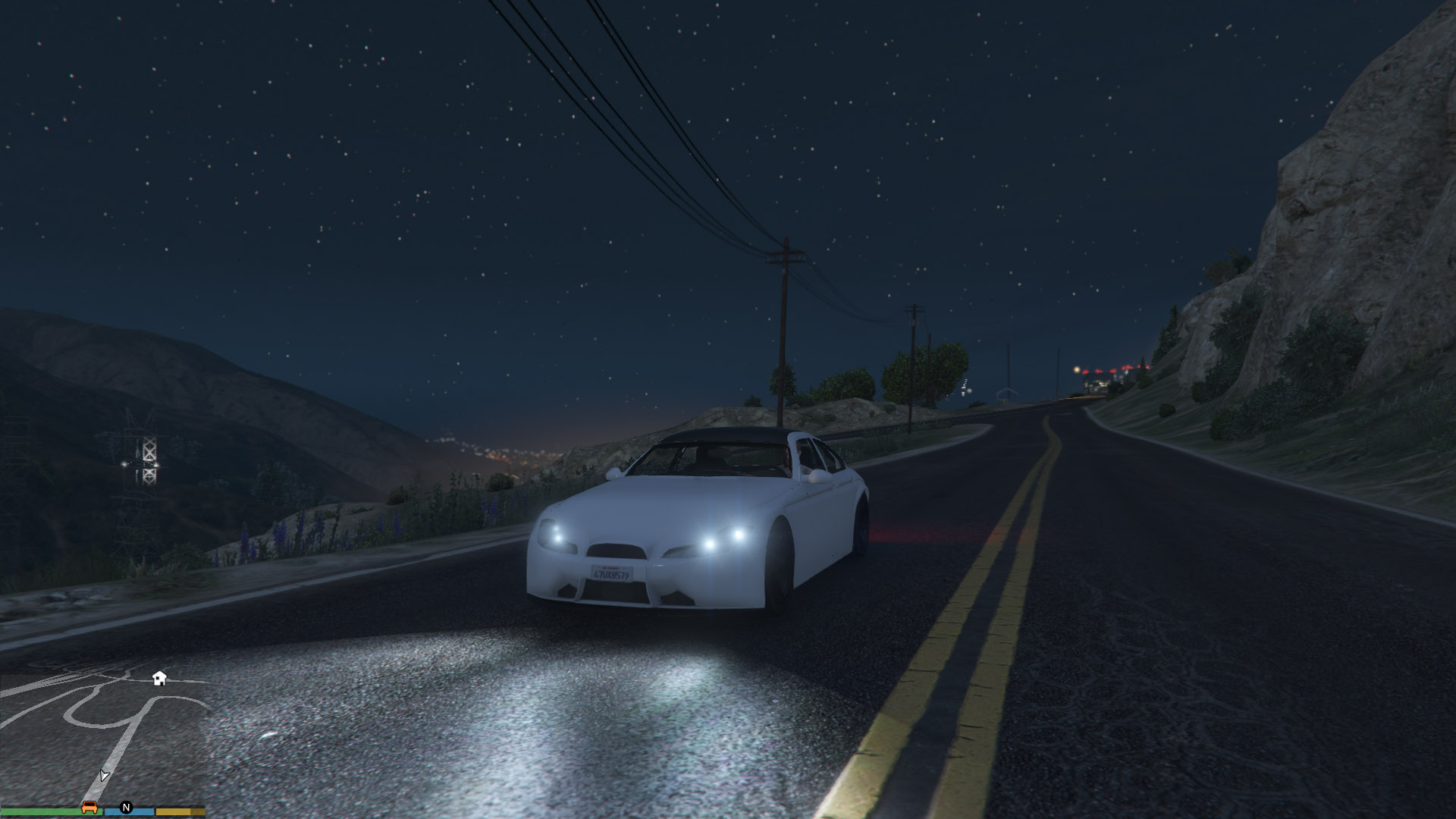Click the white safehouse marker on the minimap
Screen dimensions: 1456x819
(x=159, y=678)
